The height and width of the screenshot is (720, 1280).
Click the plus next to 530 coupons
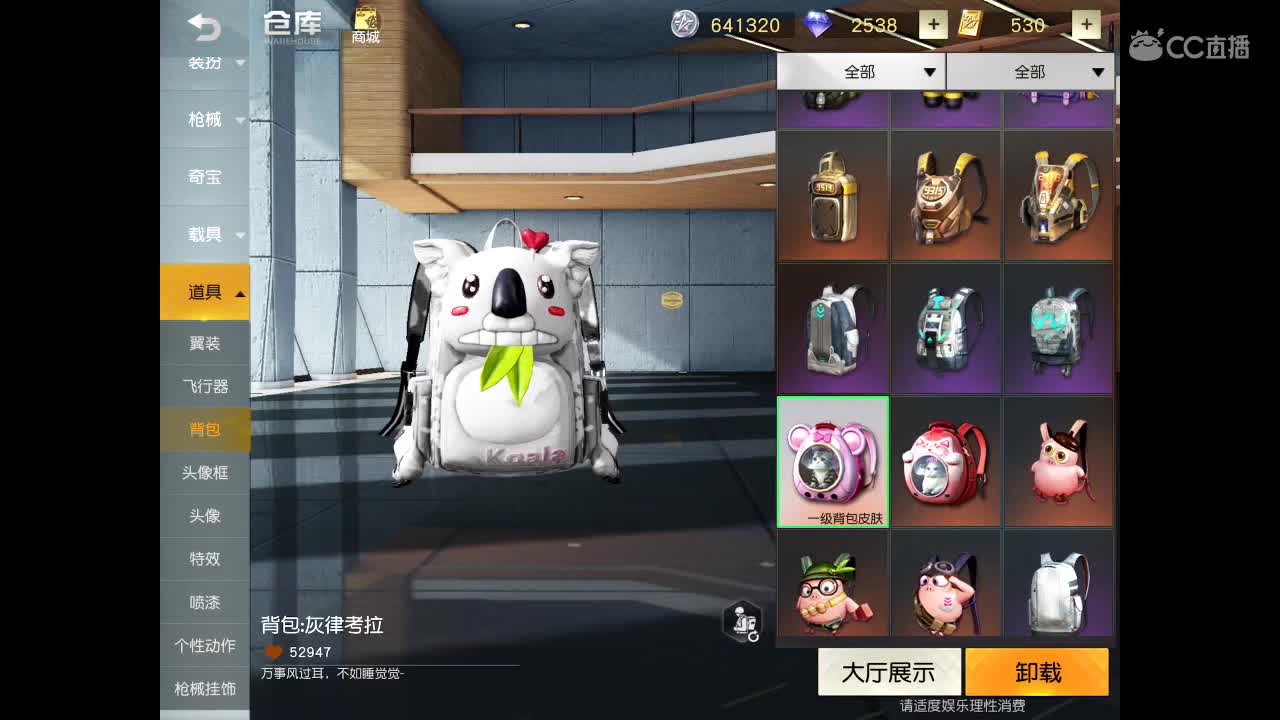pyautogui.click(x=1086, y=25)
